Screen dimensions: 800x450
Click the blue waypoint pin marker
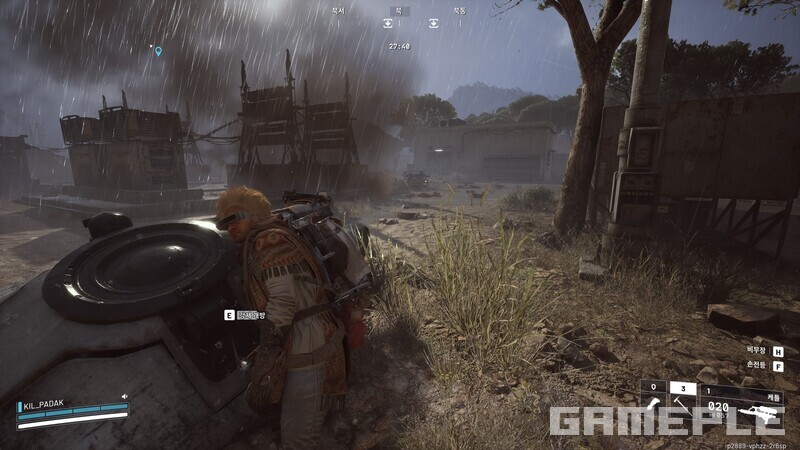tap(158, 51)
